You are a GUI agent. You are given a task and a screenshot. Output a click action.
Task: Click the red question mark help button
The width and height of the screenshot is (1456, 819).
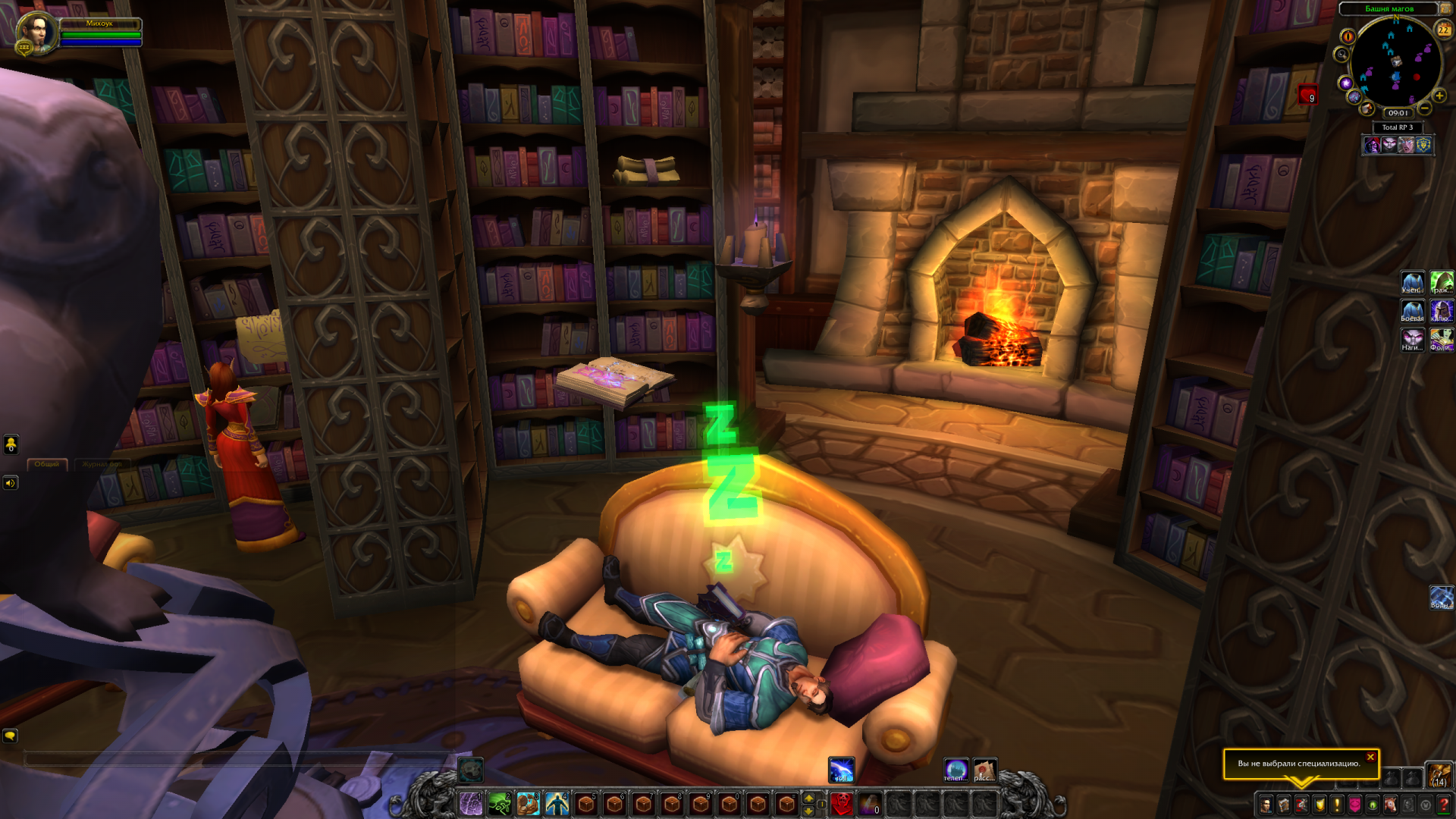pyautogui.click(x=1444, y=805)
